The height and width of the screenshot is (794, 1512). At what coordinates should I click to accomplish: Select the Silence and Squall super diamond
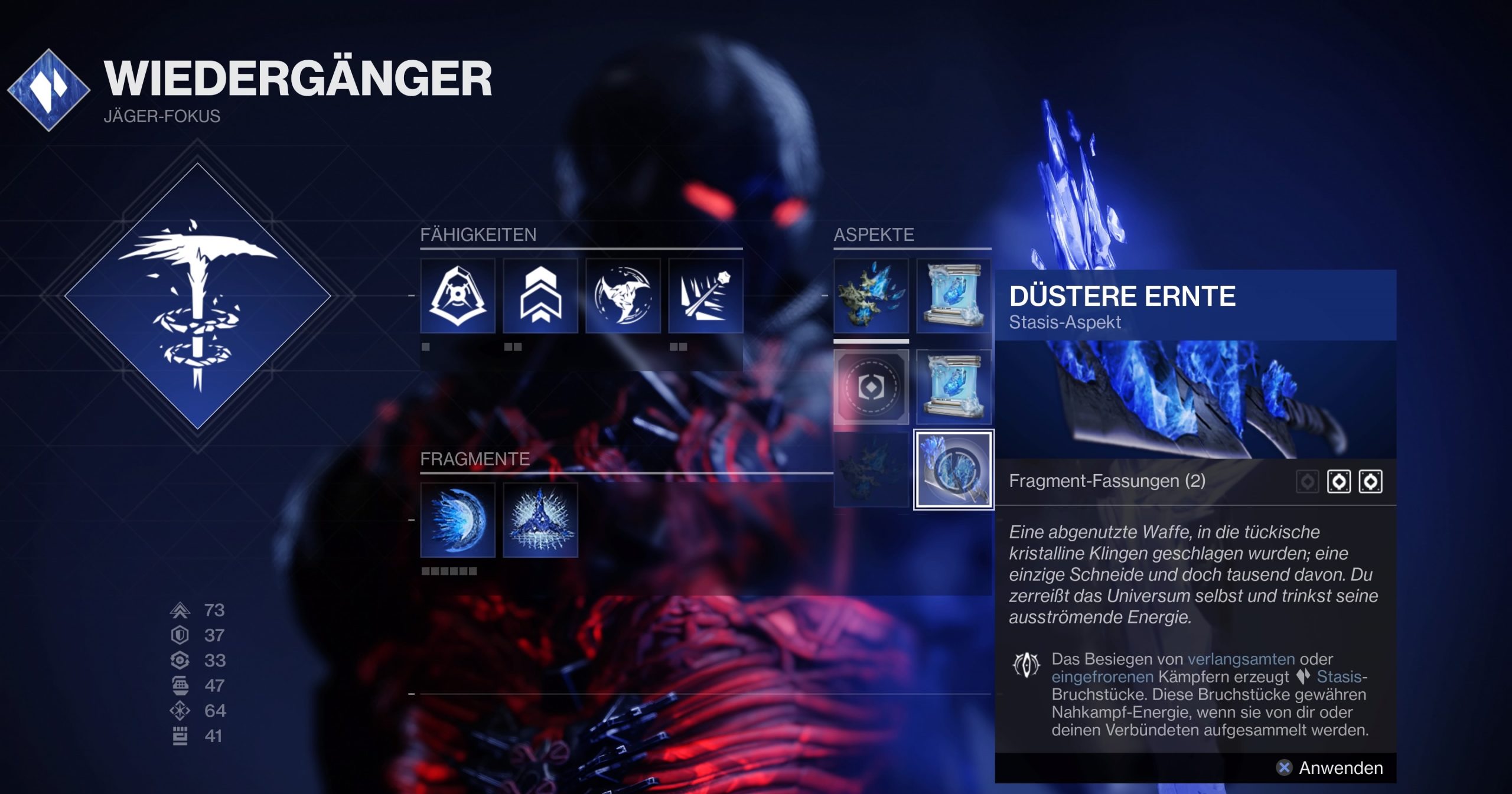tap(197, 296)
